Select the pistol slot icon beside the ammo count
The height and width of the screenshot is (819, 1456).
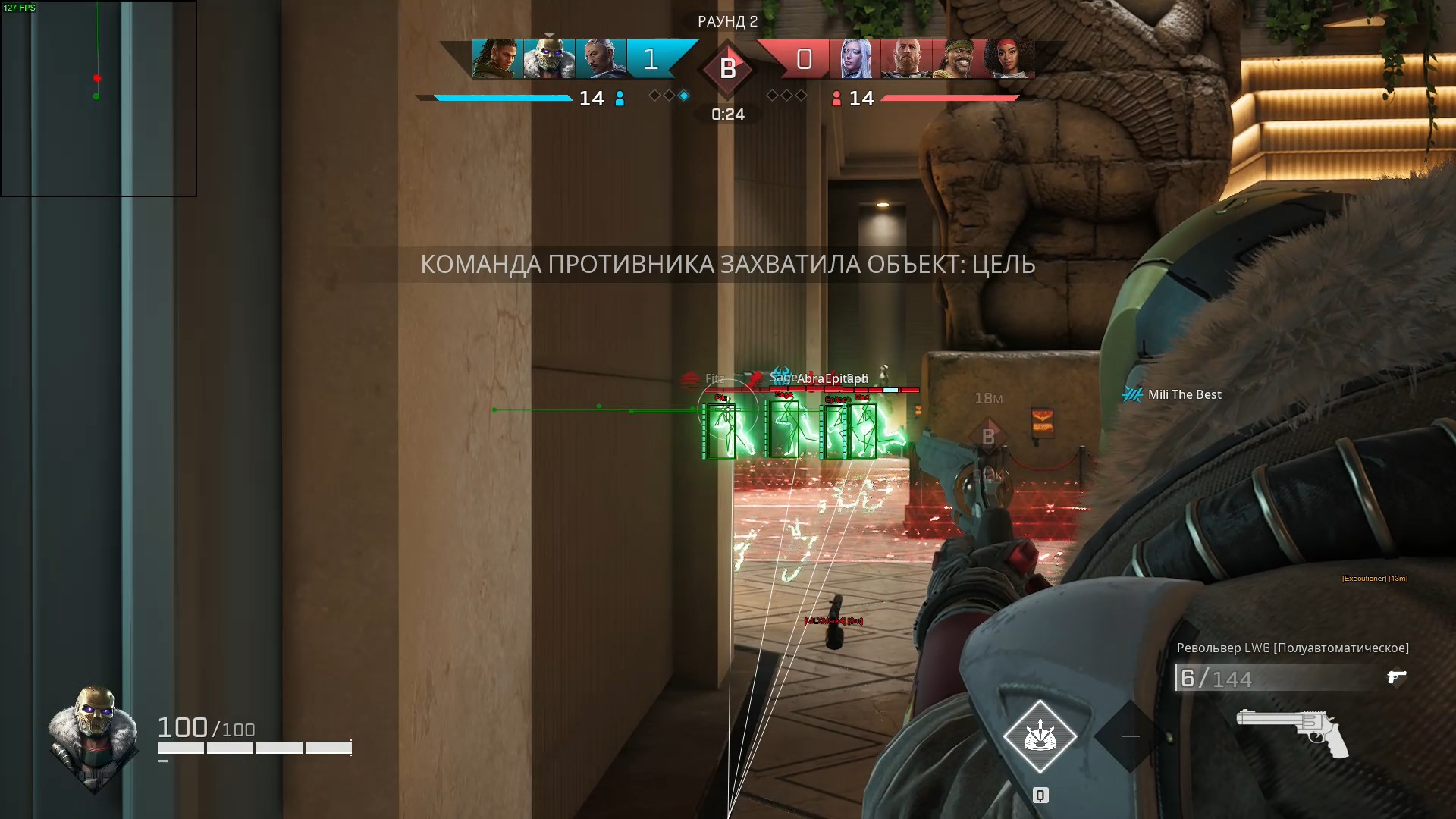click(1398, 677)
